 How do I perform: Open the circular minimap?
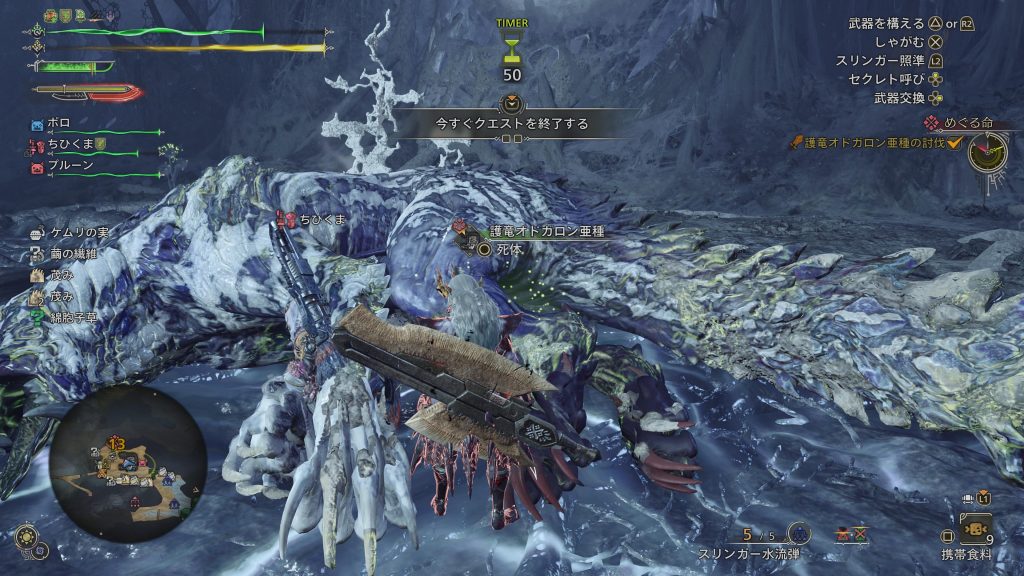point(128,463)
